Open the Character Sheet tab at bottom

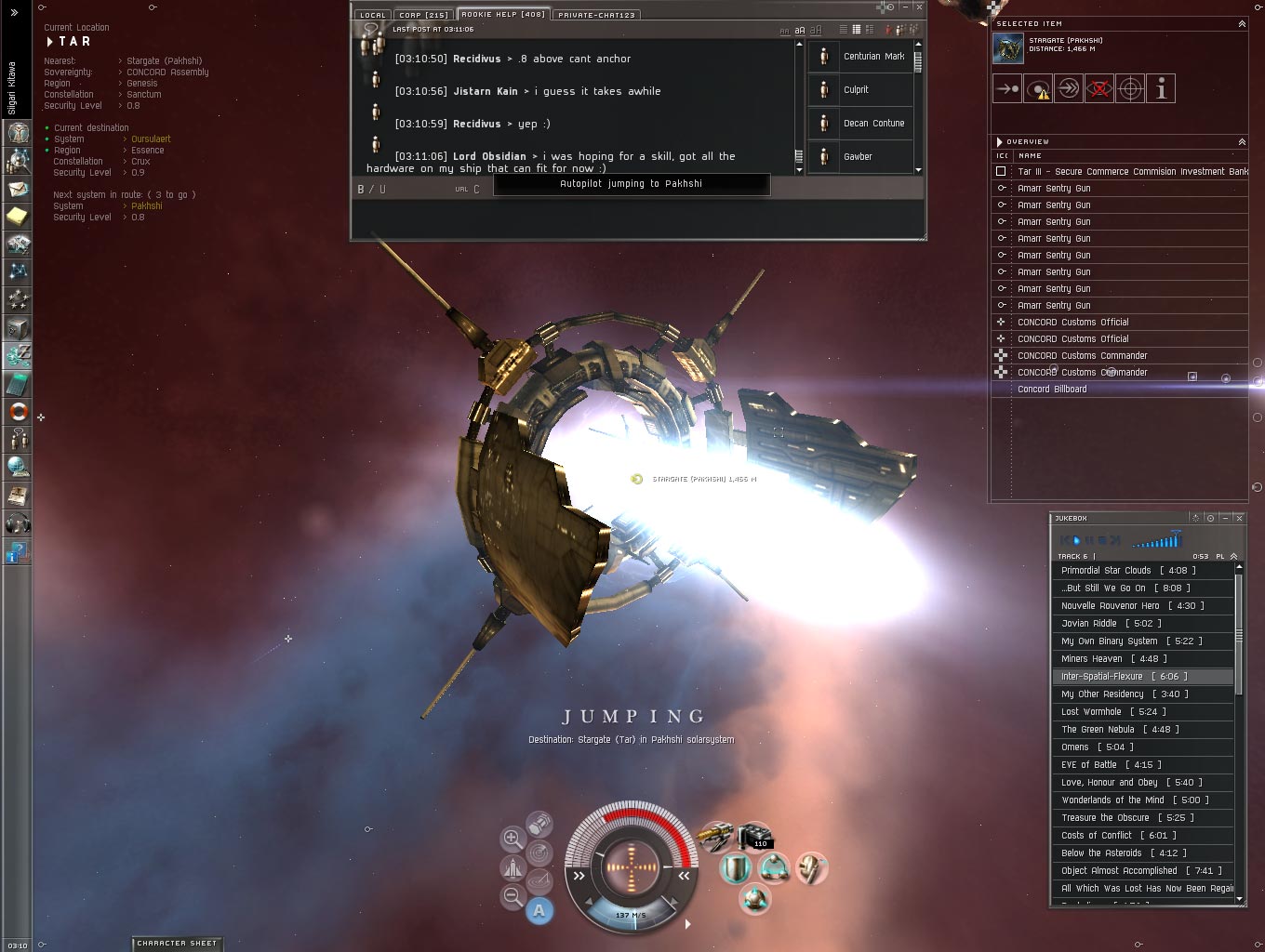[177, 944]
